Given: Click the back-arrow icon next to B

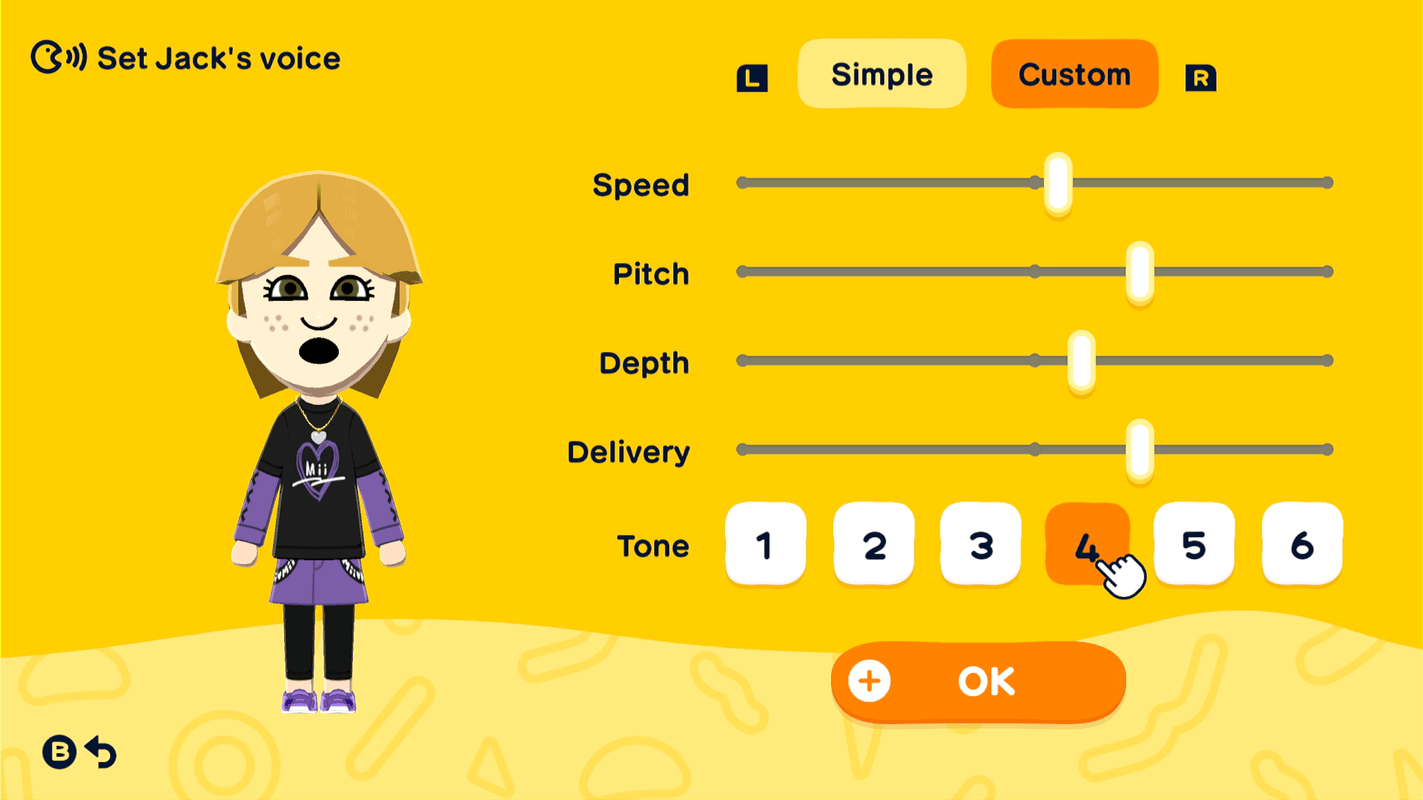Looking at the screenshot, I should (x=101, y=753).
